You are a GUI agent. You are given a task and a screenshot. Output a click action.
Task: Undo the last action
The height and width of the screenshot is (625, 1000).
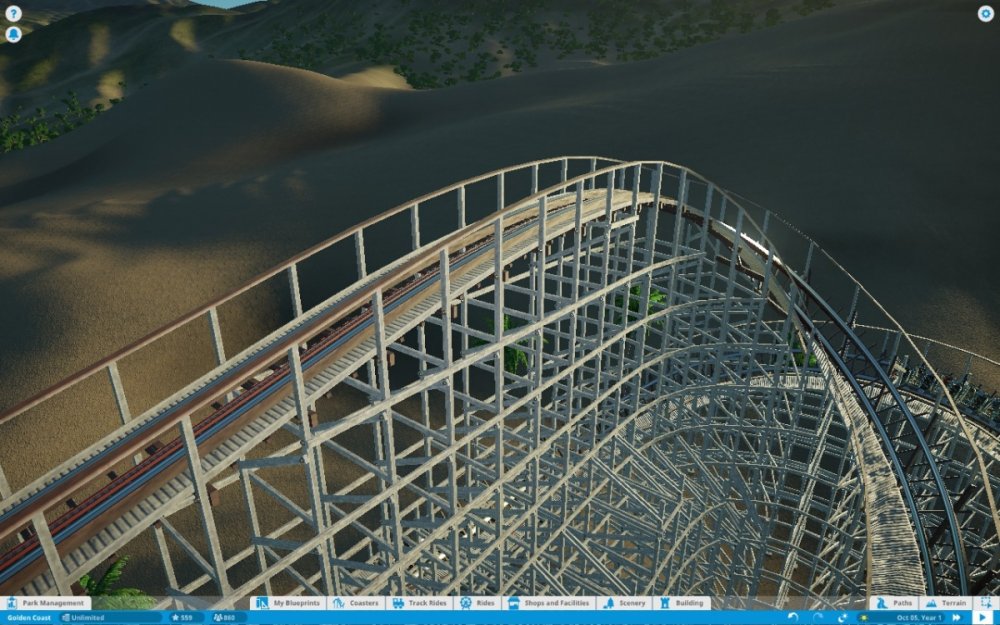pos(793,617)
